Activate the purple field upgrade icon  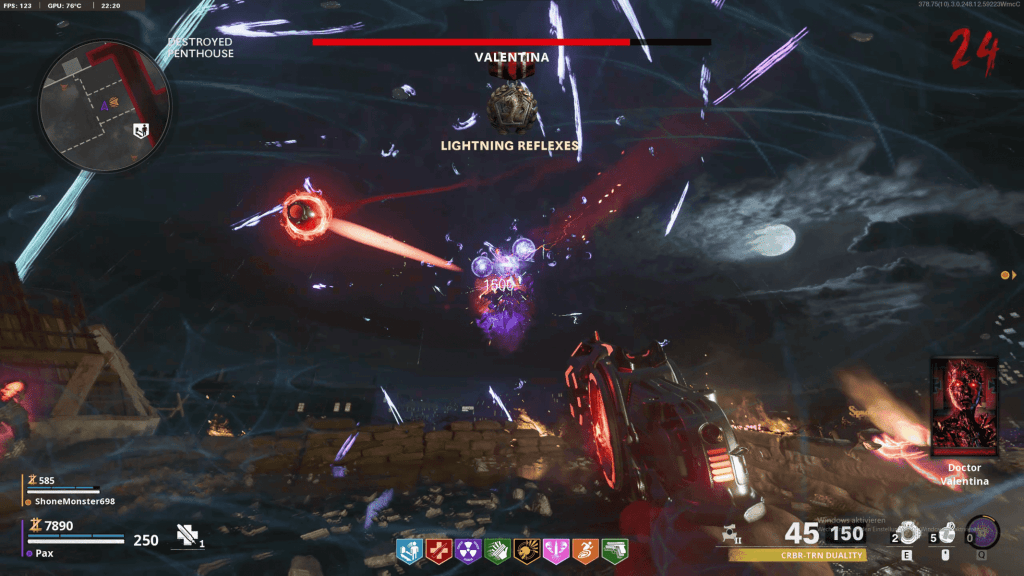982,531
